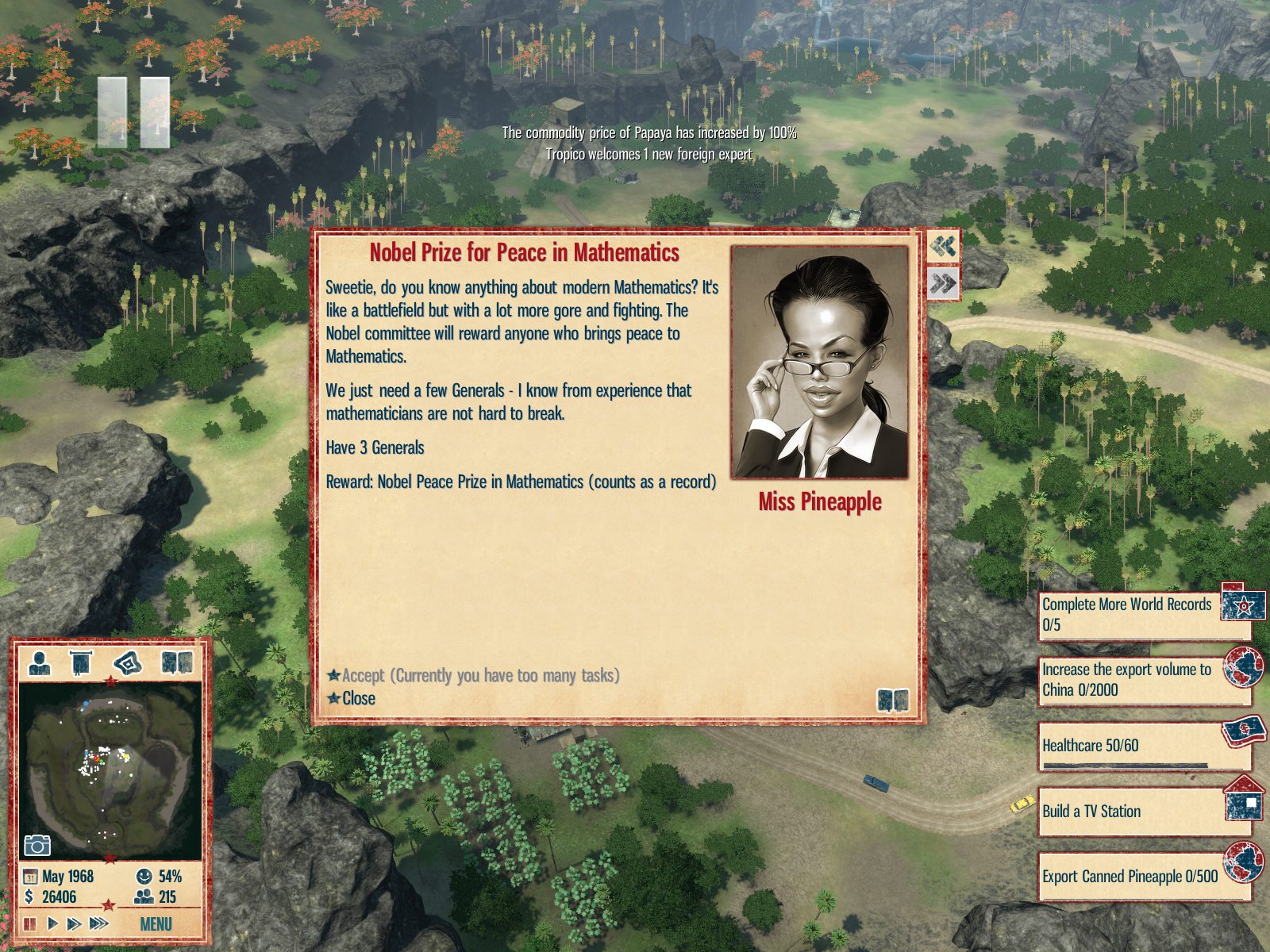
Task: Accept the Nobel Prize for Peace task
Action: click(473, 676)
